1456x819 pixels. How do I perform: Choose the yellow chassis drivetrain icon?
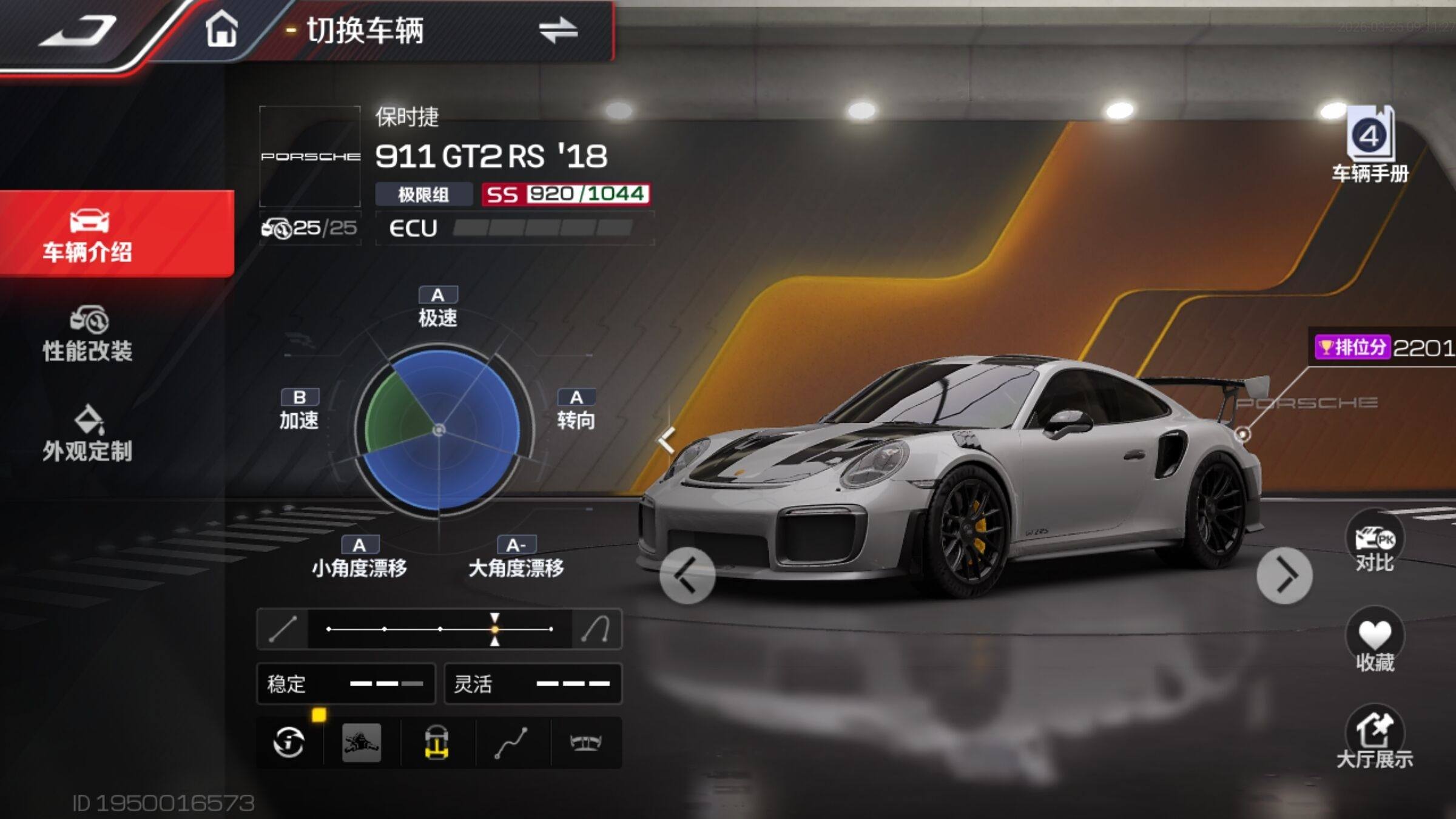pyautogui.click(x=437, y=742)
